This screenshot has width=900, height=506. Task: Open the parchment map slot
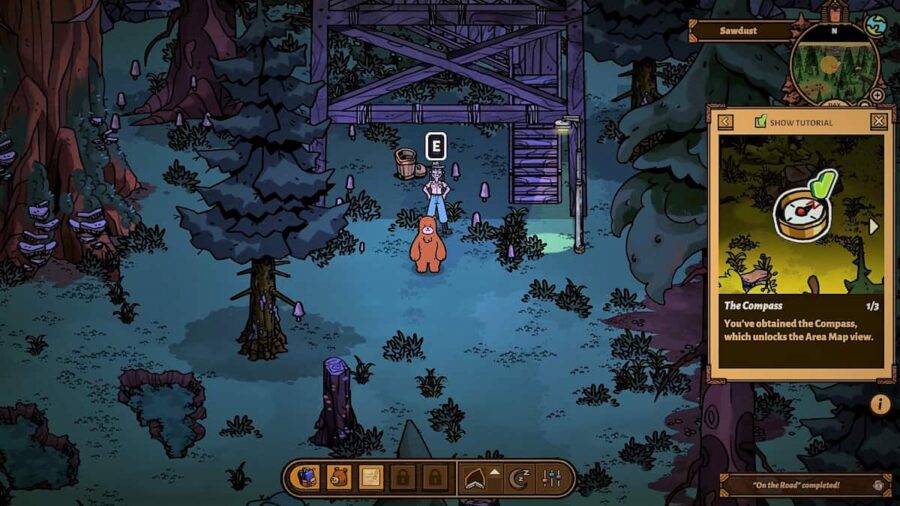[x=371, y=478]
